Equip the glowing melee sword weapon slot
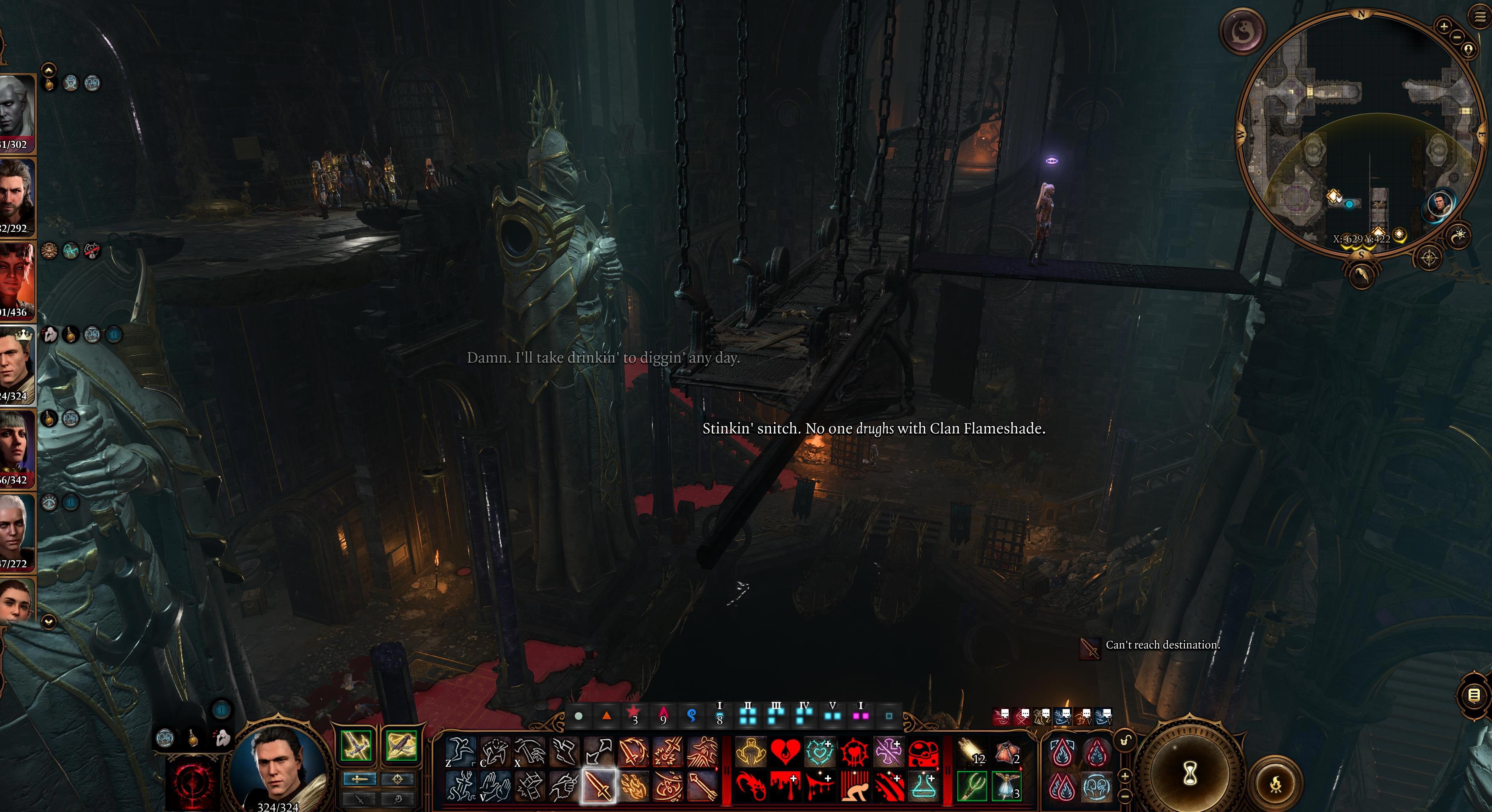 (356, 746)
